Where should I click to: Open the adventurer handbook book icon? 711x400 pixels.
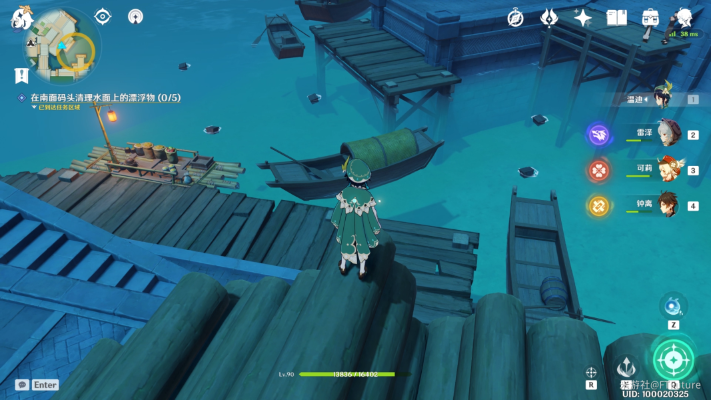click(x=617, y=17)
